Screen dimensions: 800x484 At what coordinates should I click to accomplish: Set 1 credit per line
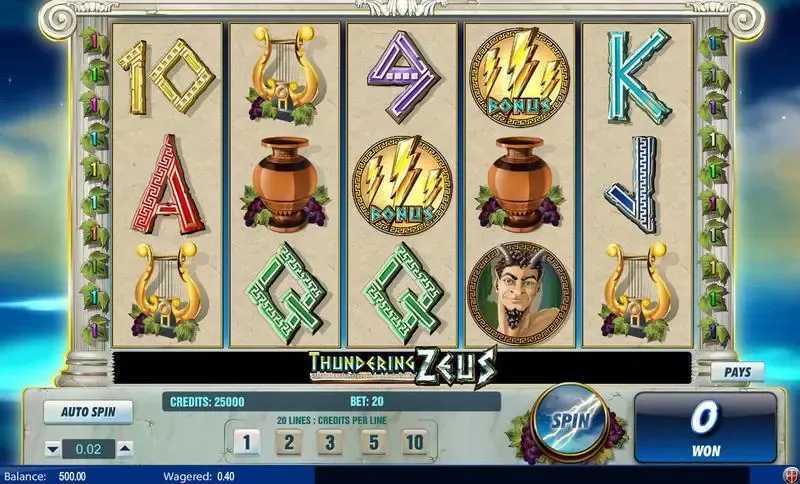click(x=246, y=441)
